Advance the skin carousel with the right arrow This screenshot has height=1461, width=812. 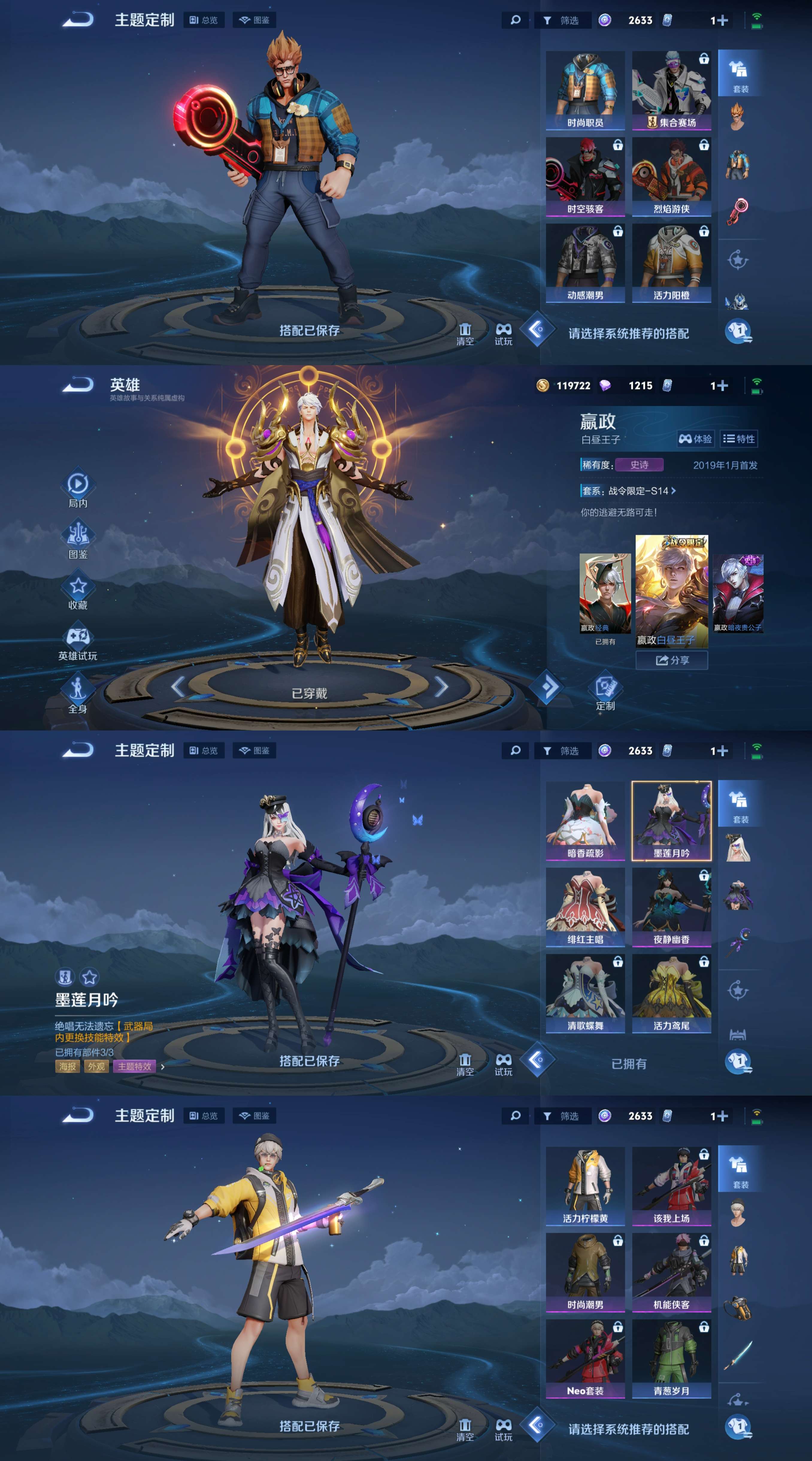(442, 688)
